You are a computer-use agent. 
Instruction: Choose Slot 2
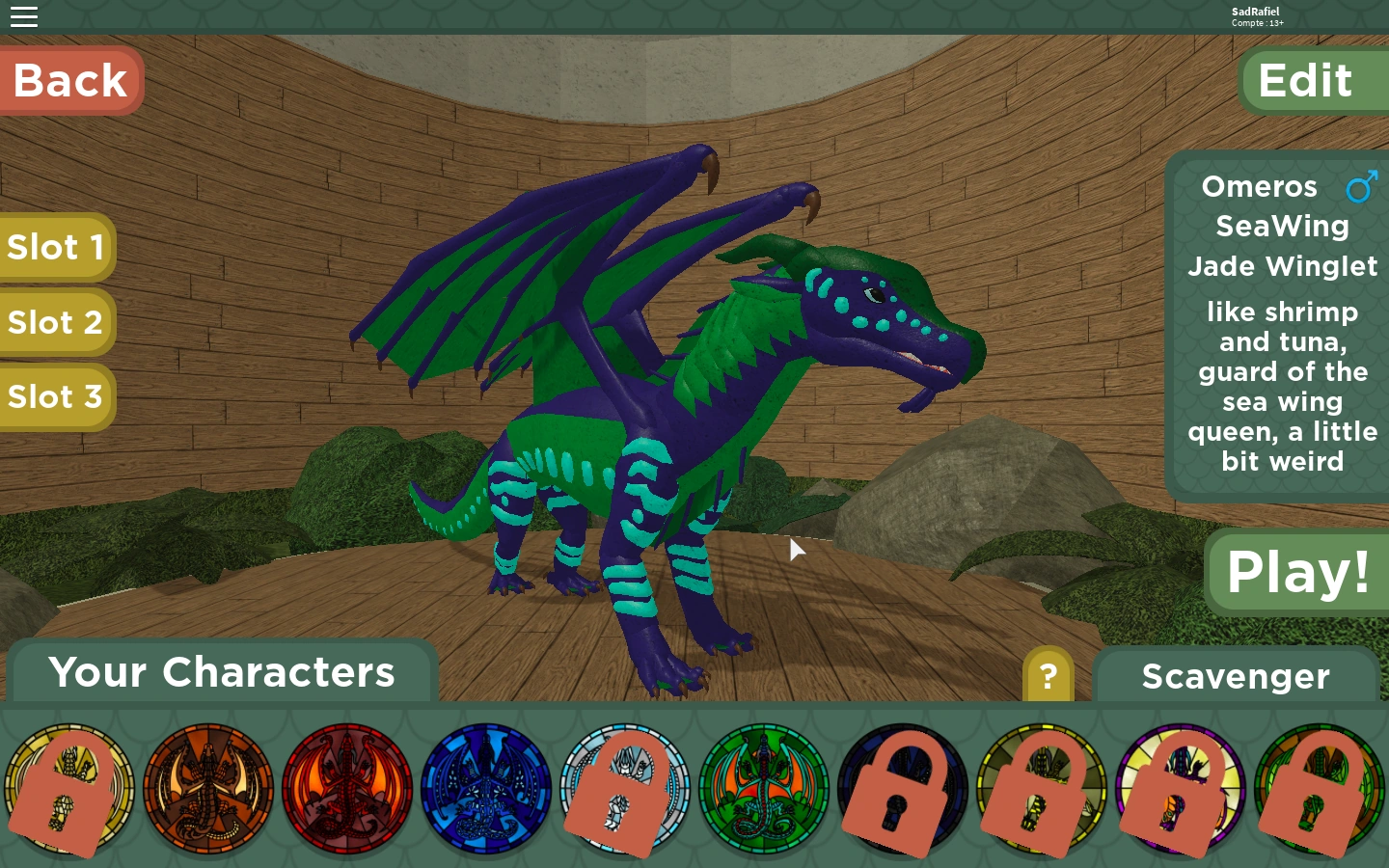[x=56, y=322]
